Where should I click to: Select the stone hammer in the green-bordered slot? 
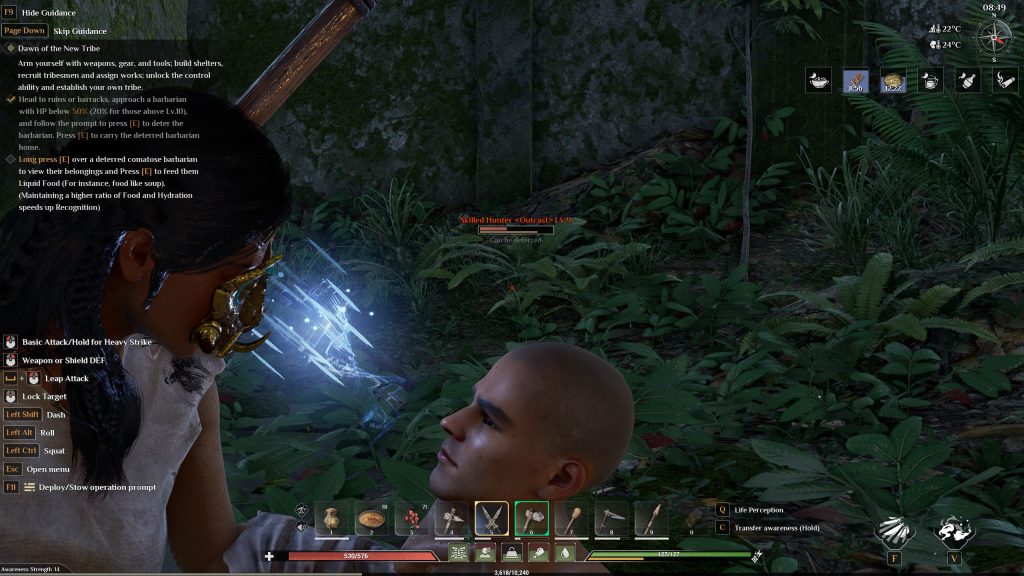531,518
